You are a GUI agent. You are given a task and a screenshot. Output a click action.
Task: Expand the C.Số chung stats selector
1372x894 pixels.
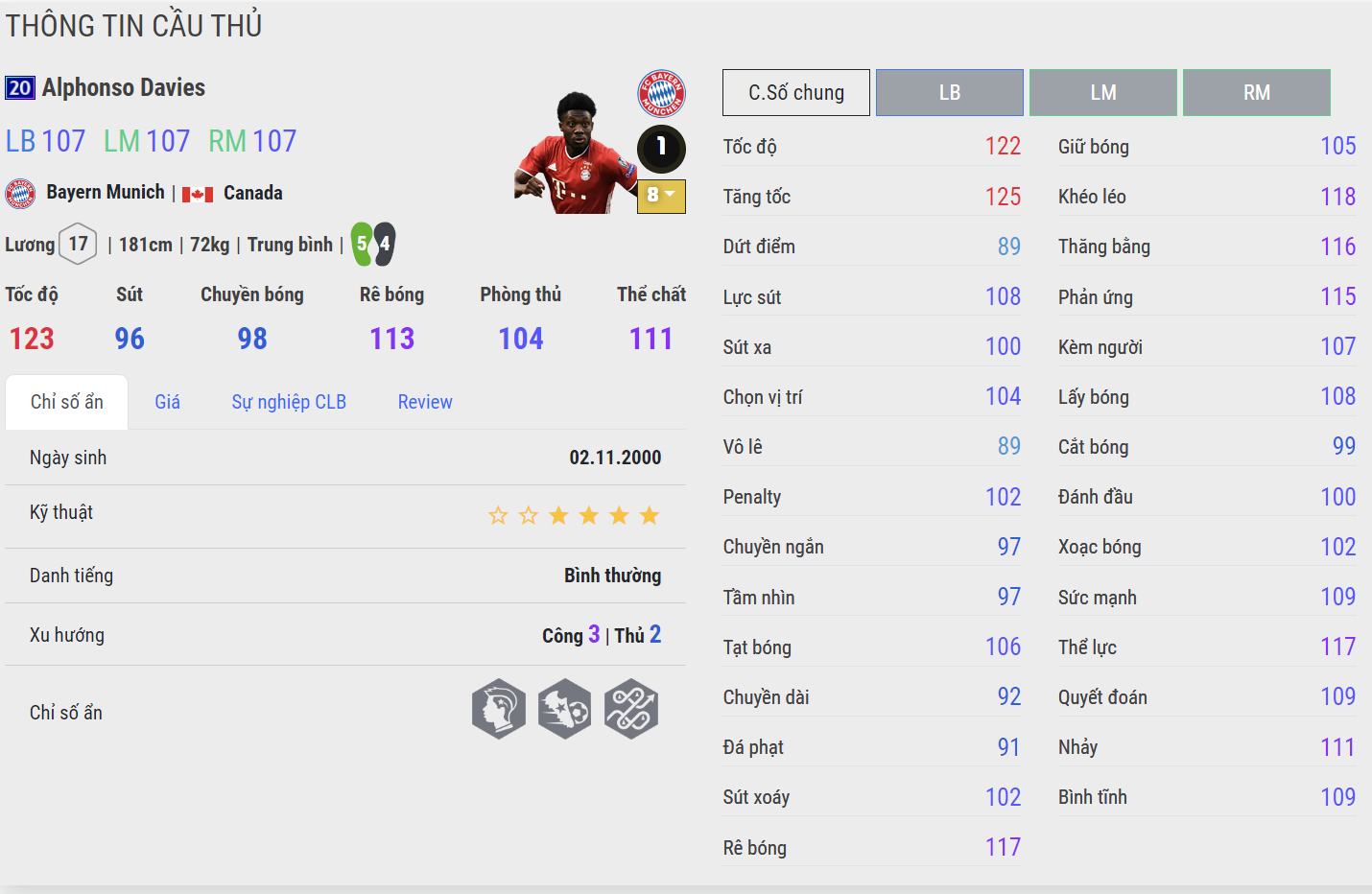(x=795, y=92)
